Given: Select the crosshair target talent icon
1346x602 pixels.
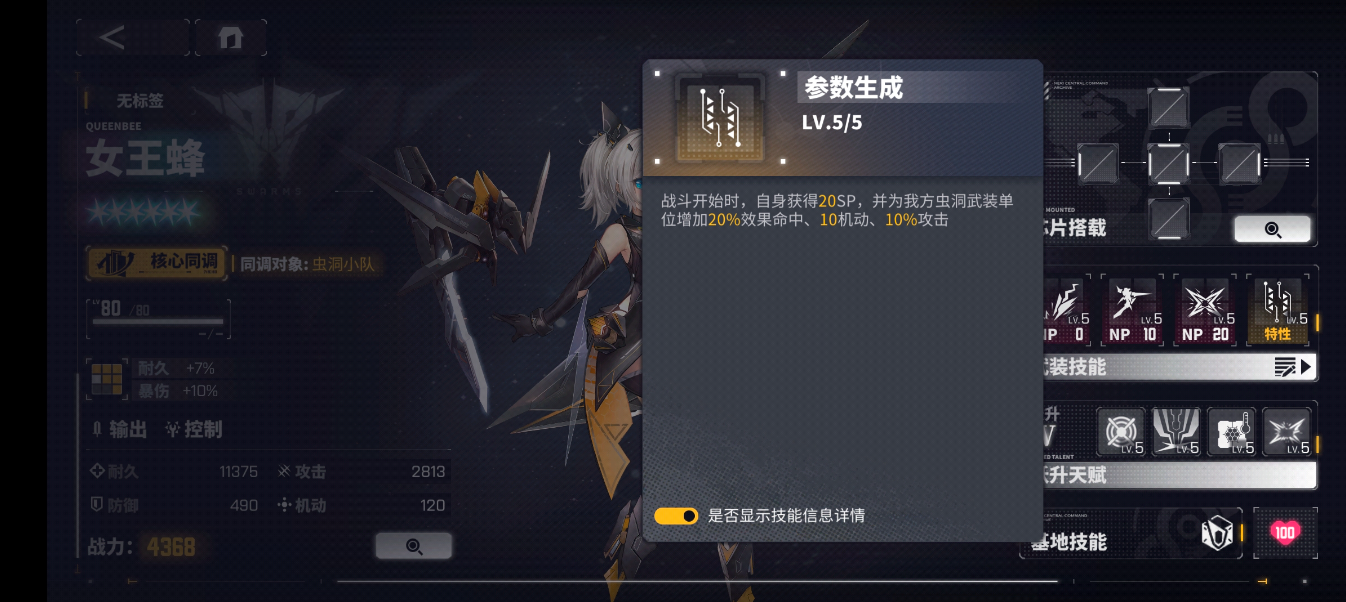Looking at the screenshot, I should tap(1121, 431).
